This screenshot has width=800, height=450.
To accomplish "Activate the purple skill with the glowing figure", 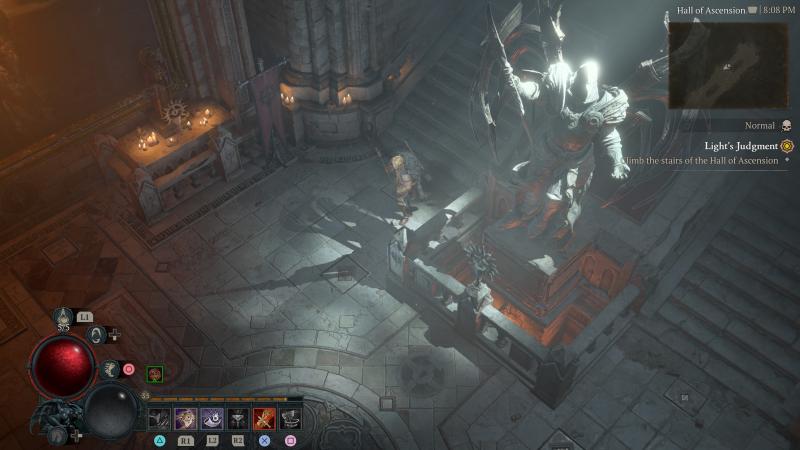I will click(186, 418).
